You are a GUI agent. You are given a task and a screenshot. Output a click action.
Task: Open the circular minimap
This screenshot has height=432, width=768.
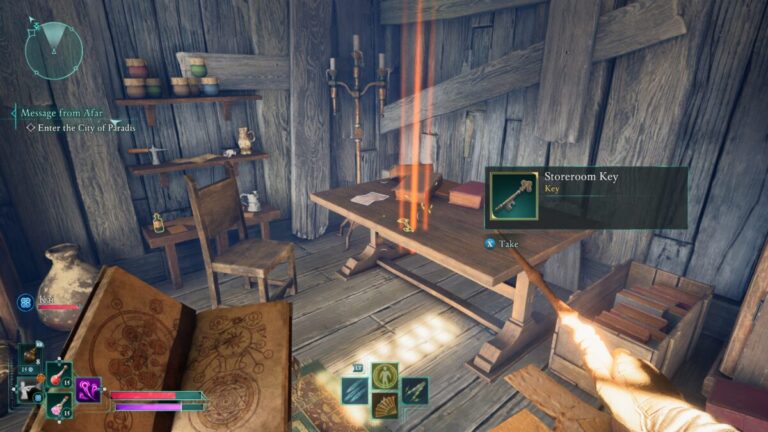pyautogui.click(x=53, y=50)
